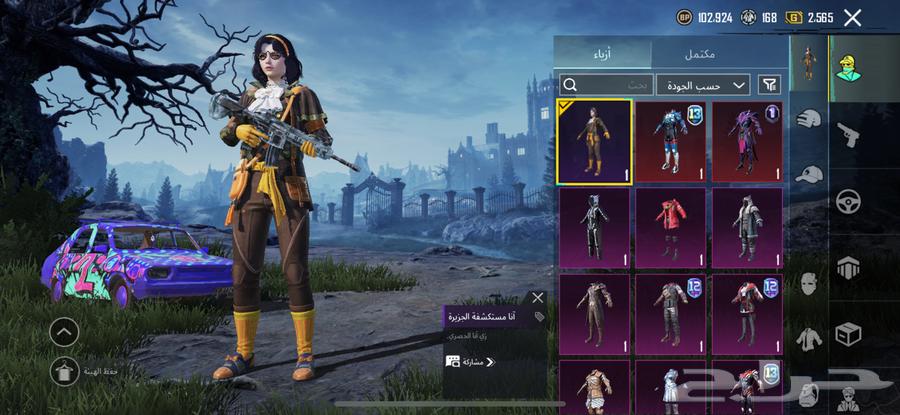Select the cap headwear category icon

808,174
